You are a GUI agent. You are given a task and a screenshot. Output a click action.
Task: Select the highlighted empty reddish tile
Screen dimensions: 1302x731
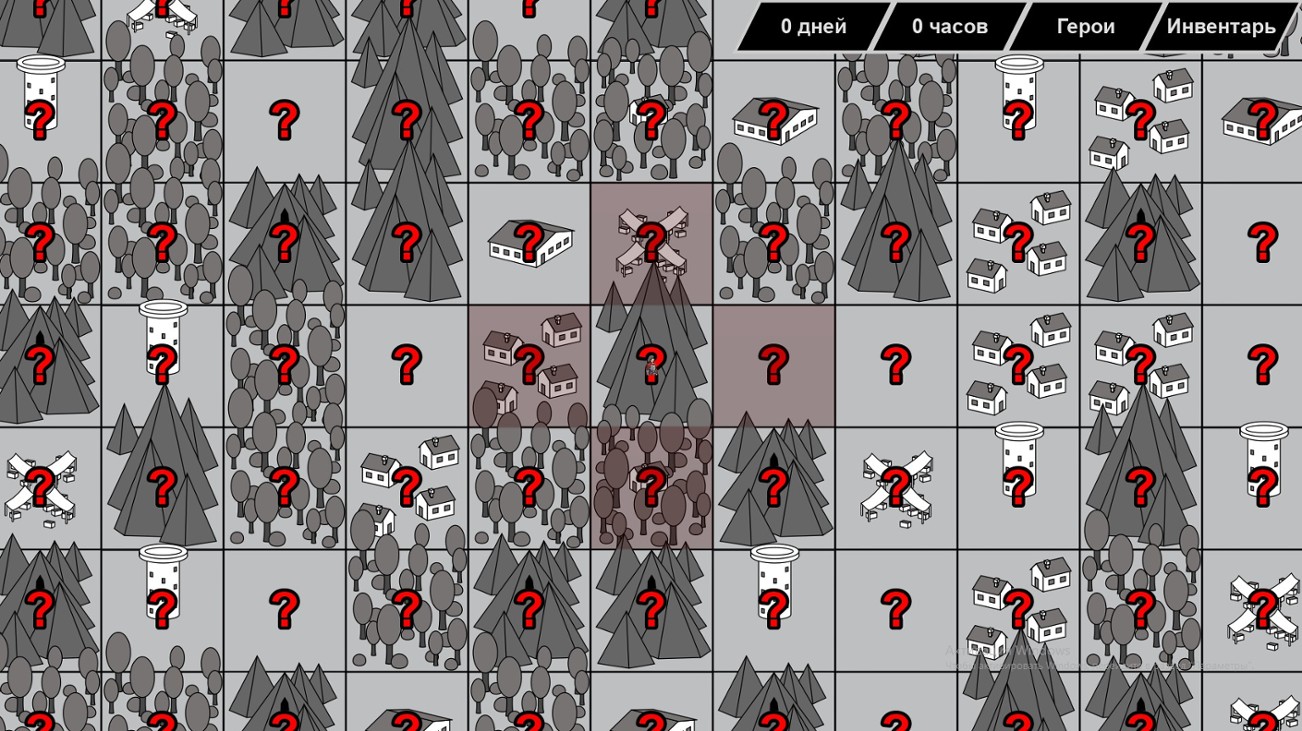tap(775, 360)
